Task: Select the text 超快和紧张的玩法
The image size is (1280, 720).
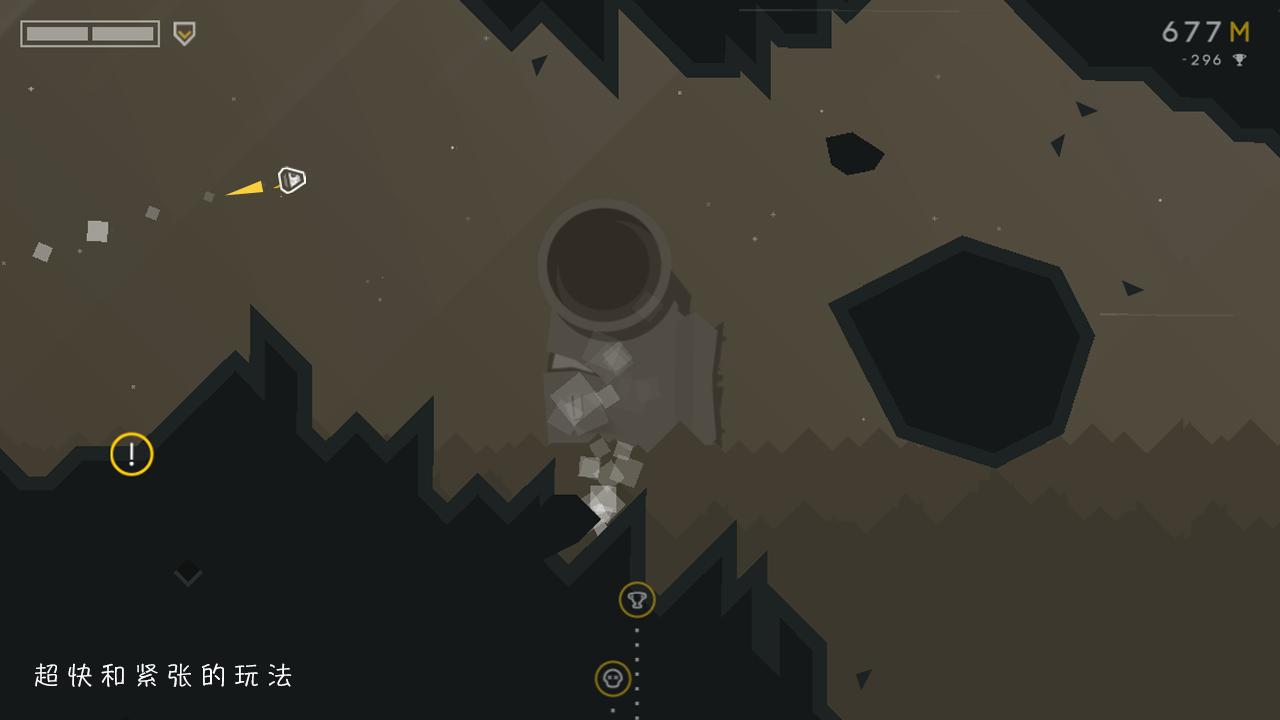Action: click(x=165, y=675)
